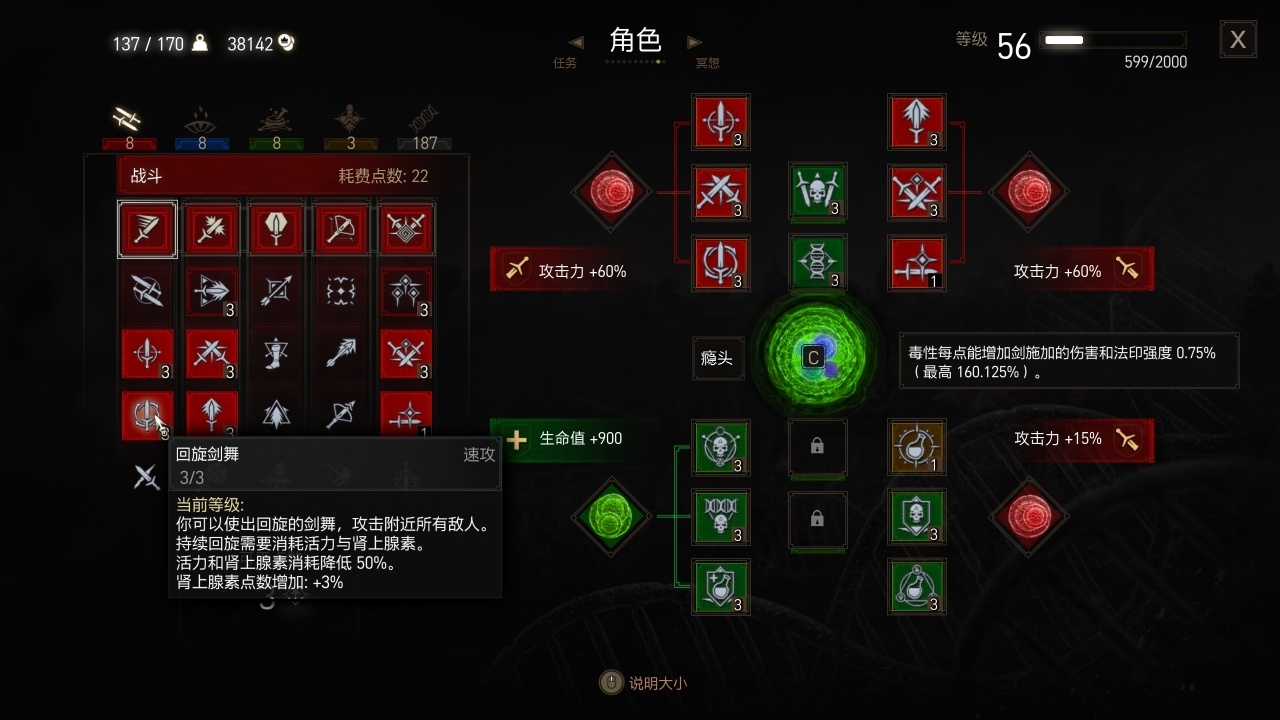Select the Whirl (回旋剑舞) skill icon

coord(147,417)
